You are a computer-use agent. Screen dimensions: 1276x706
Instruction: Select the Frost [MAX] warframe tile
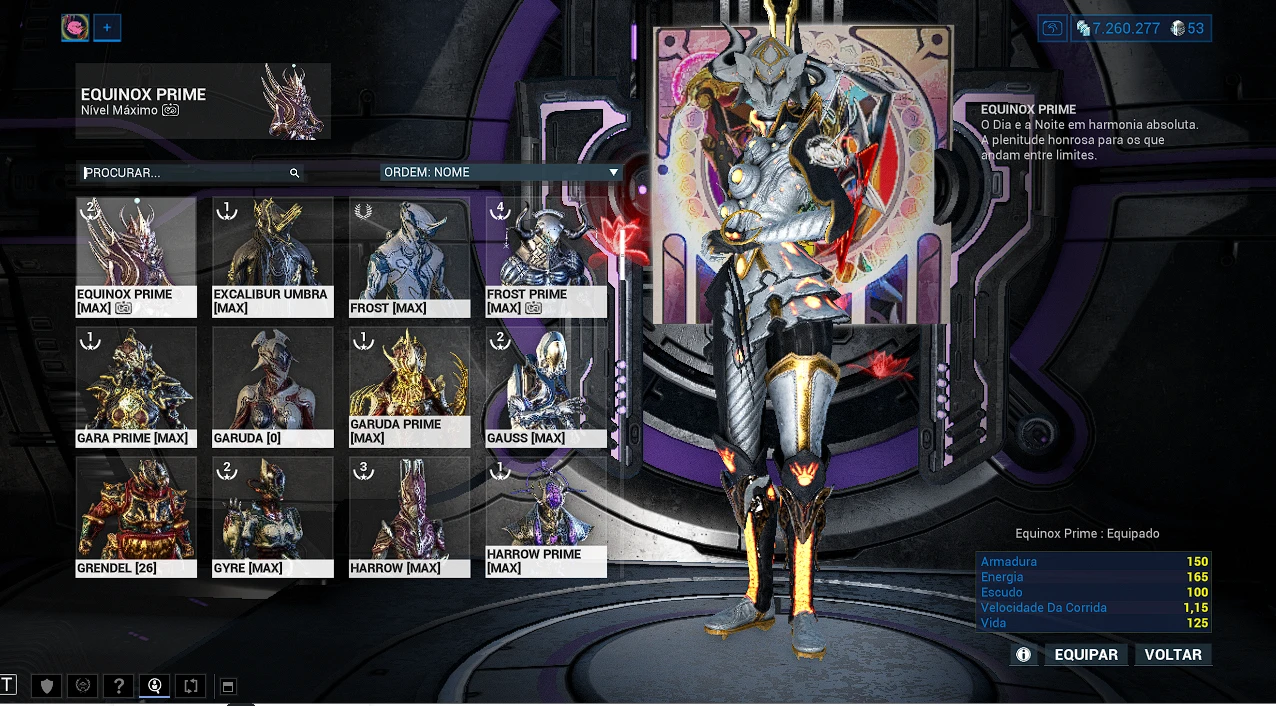tap(409, 257)
